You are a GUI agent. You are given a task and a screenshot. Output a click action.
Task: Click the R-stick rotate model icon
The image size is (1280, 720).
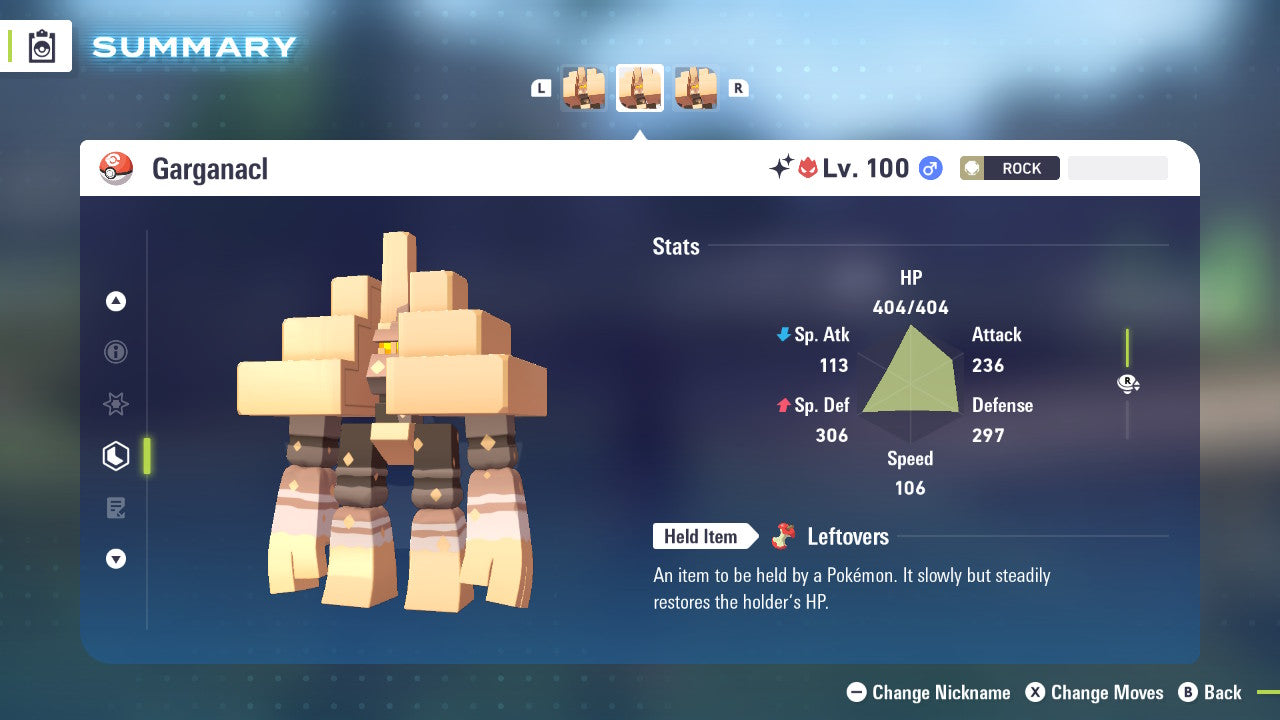(x=1128, y=383)
